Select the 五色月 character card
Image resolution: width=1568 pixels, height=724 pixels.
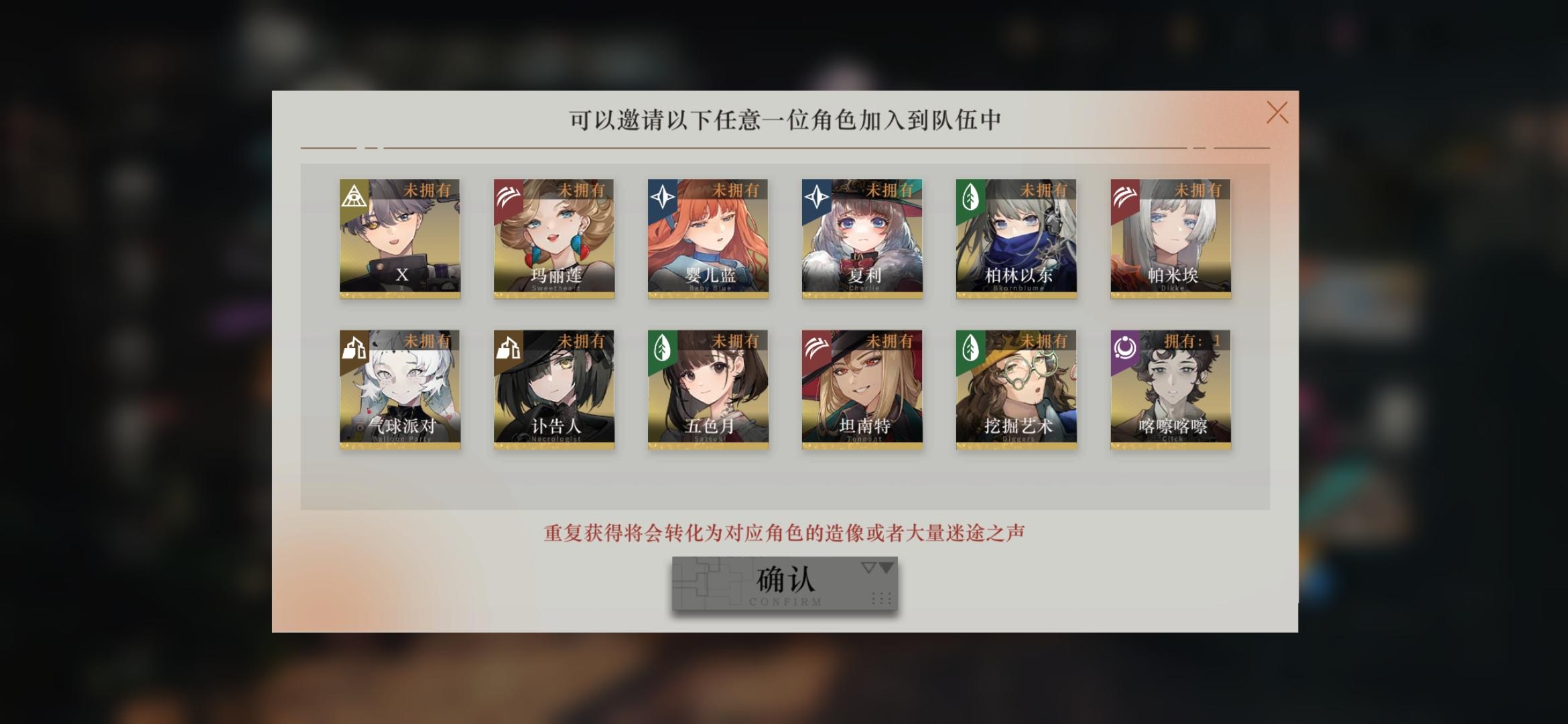[707, 389]
